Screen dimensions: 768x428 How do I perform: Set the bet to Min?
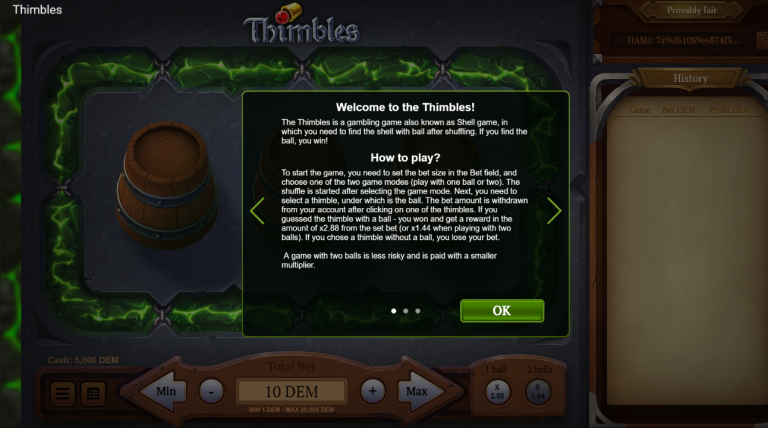(165, 391)
